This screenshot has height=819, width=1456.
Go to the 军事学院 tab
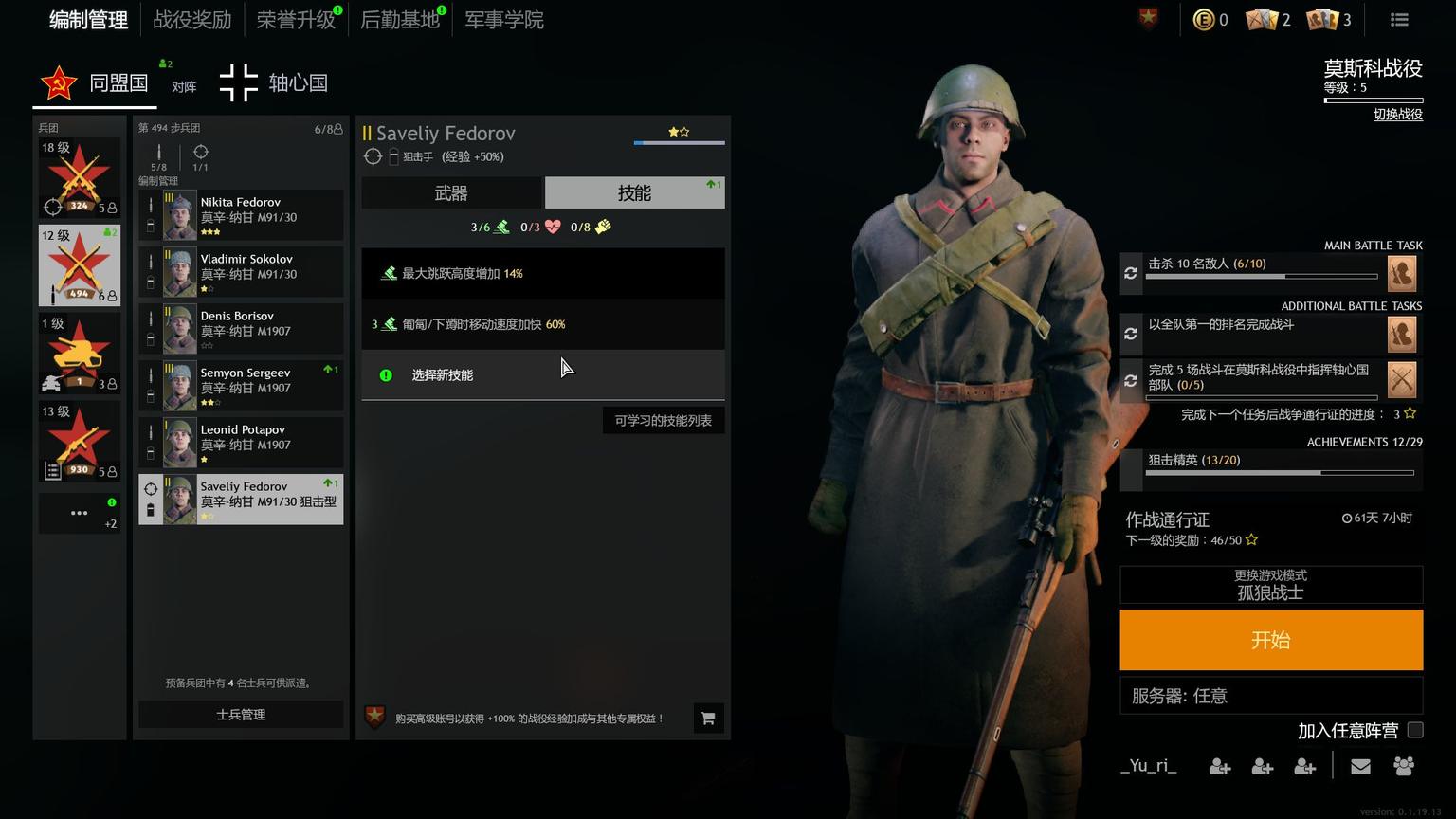[504, 20]
